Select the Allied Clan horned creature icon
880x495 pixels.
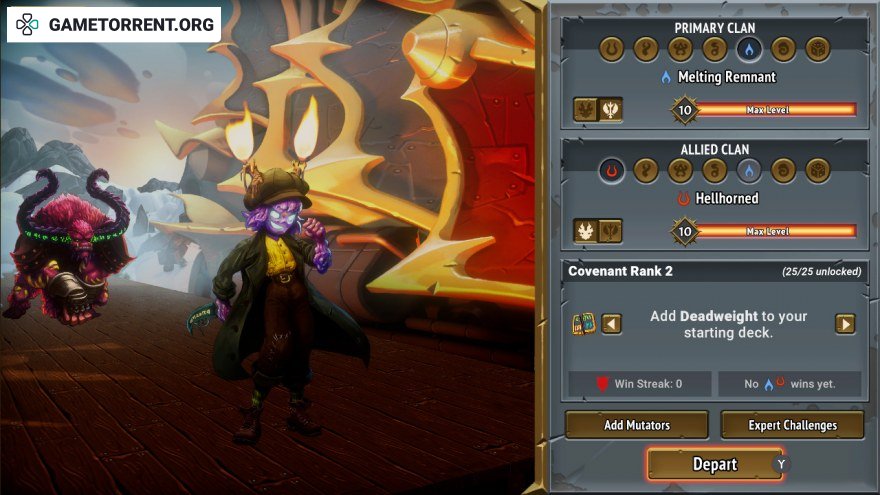coord(681,171)
